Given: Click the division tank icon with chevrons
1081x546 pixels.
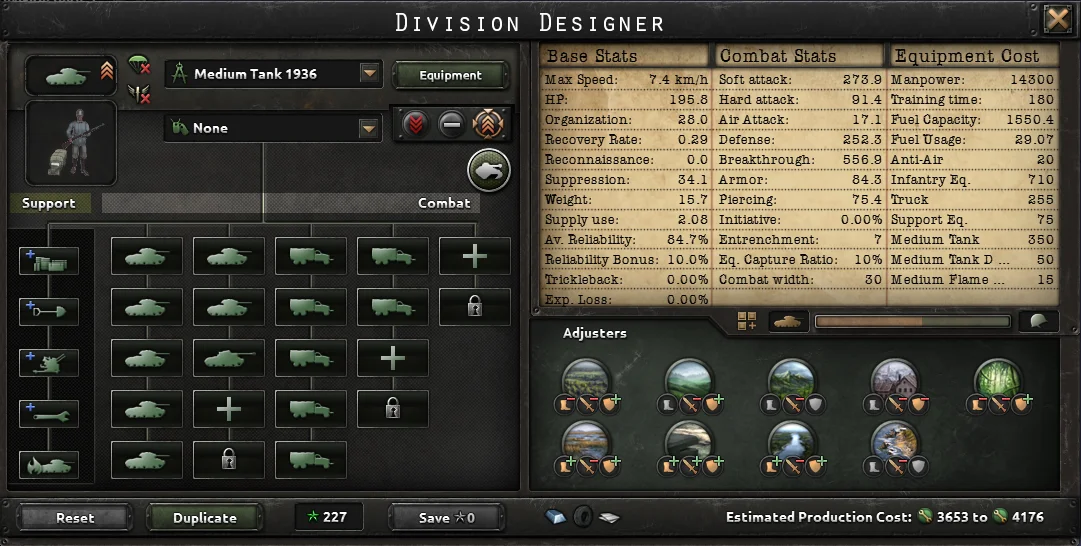Looking at the screenshot, I should pyautogui.click(x=69, y=75).
